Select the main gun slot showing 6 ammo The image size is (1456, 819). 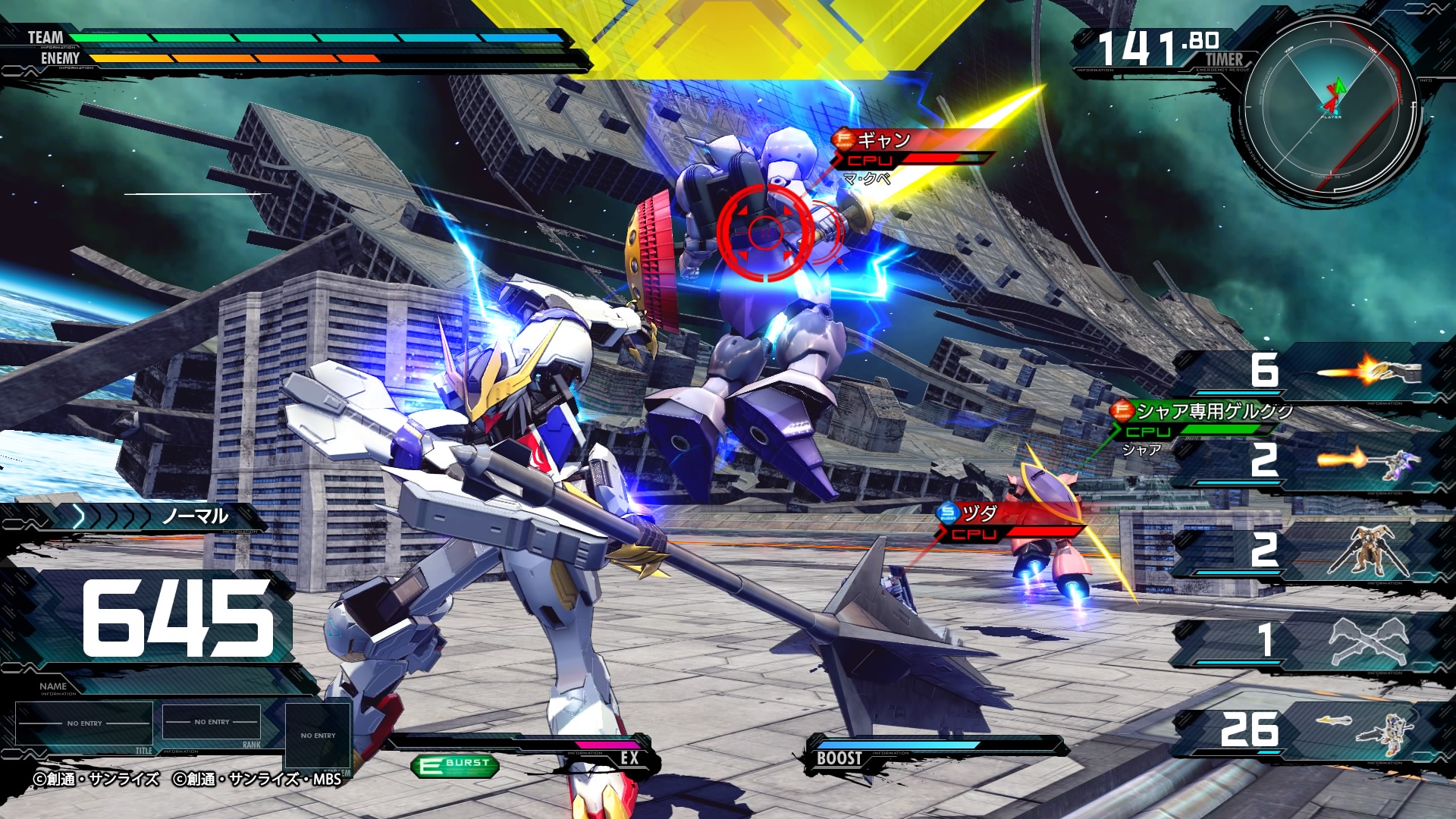tap(1306, 372)
